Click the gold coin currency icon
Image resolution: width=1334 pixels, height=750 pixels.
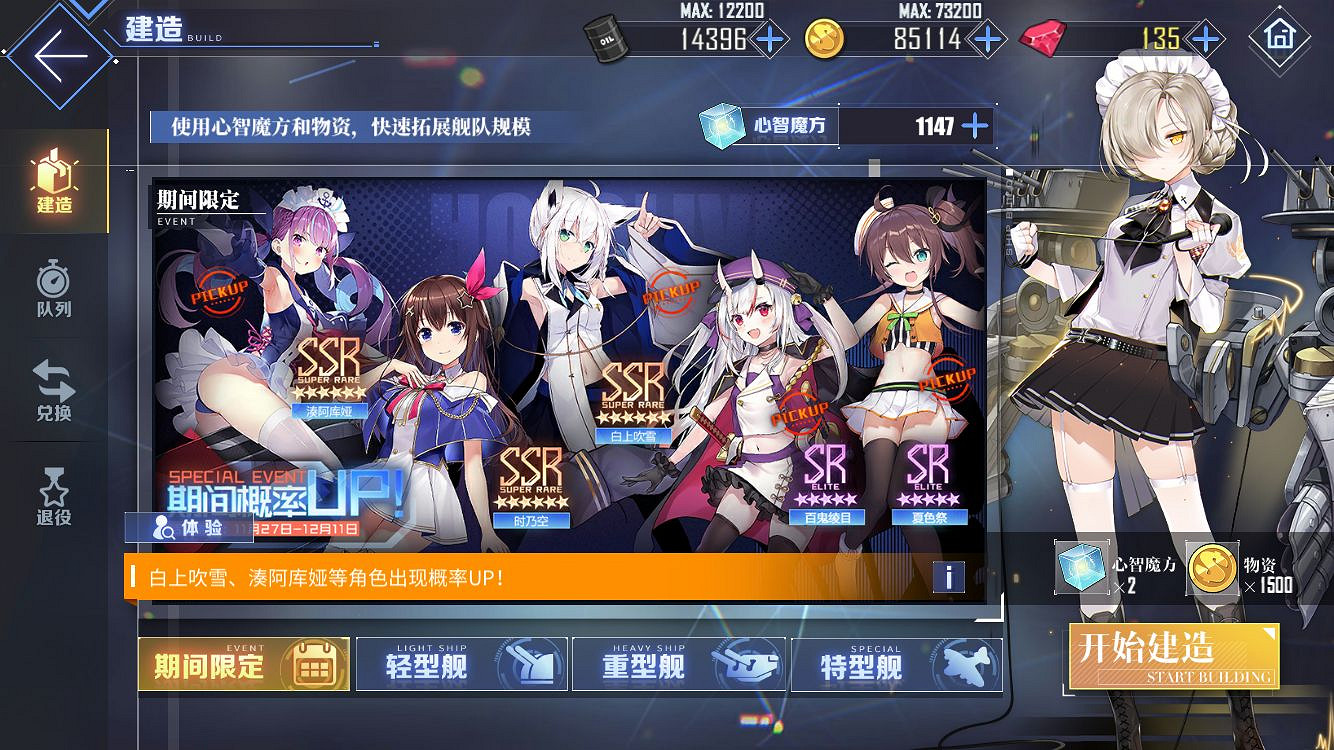tap(824, 40)
